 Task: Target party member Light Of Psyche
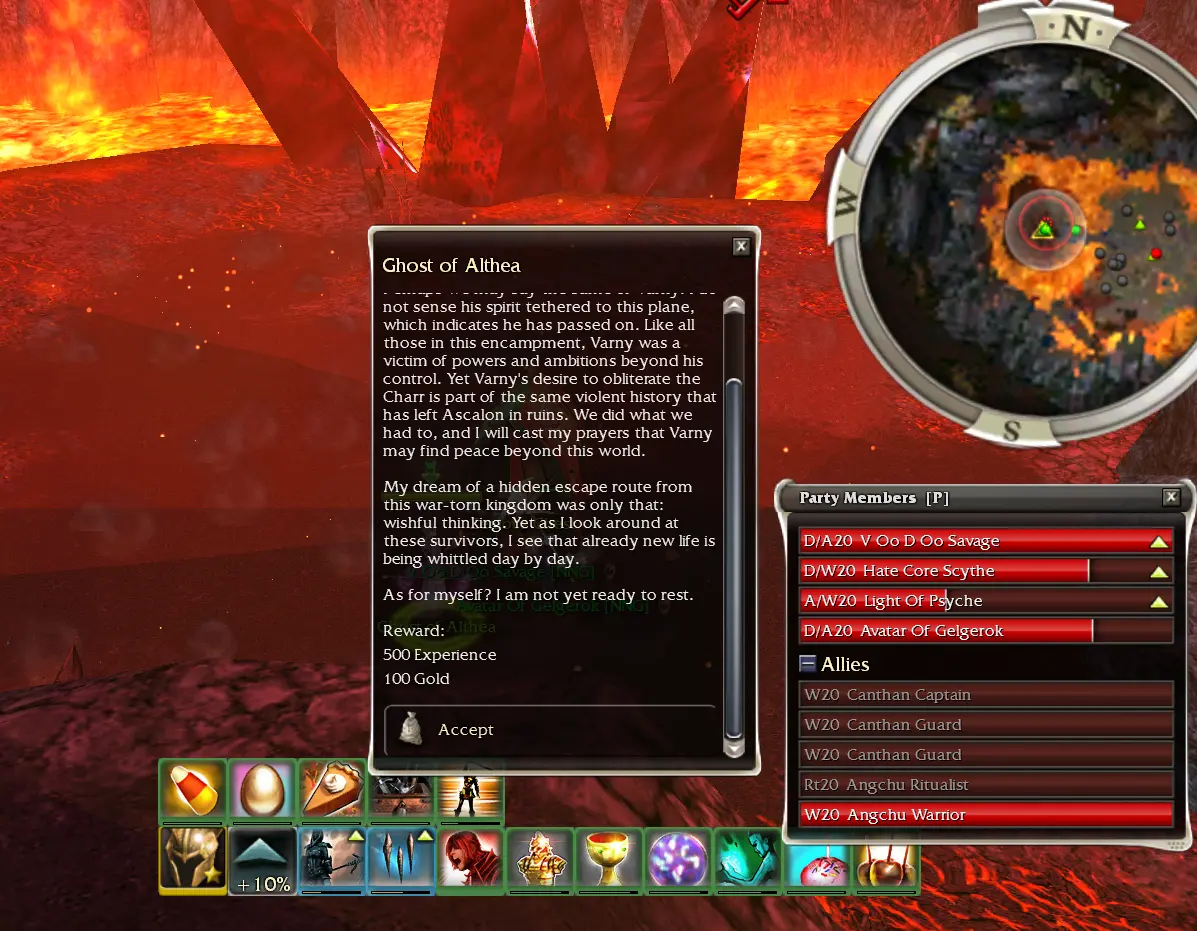(x=985, y=601)
